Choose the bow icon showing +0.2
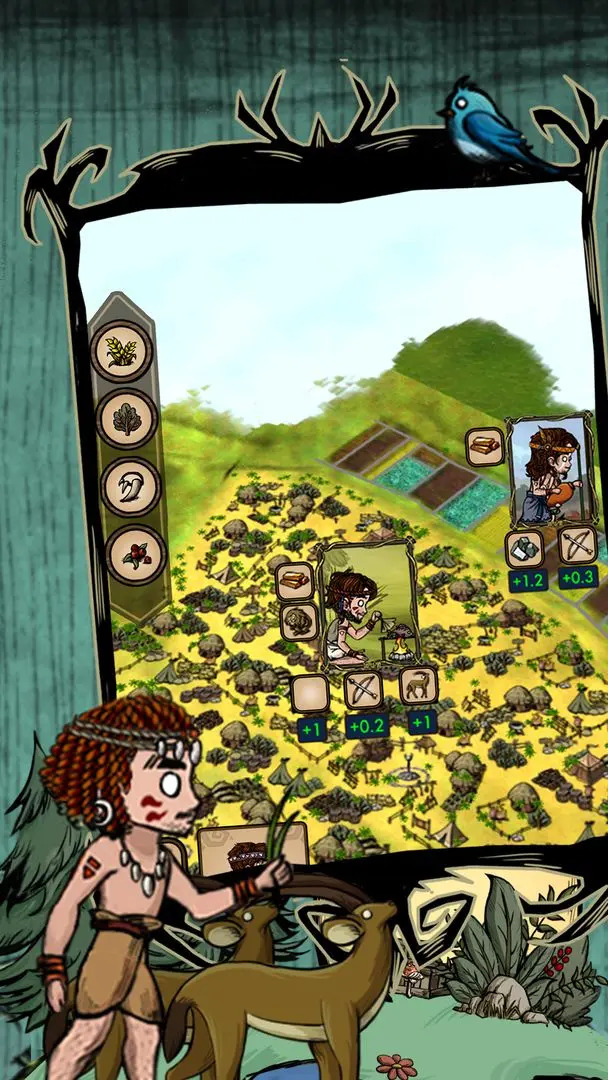Image resolution: width=608 pixels, height=1080 pixels. point(364,690)
